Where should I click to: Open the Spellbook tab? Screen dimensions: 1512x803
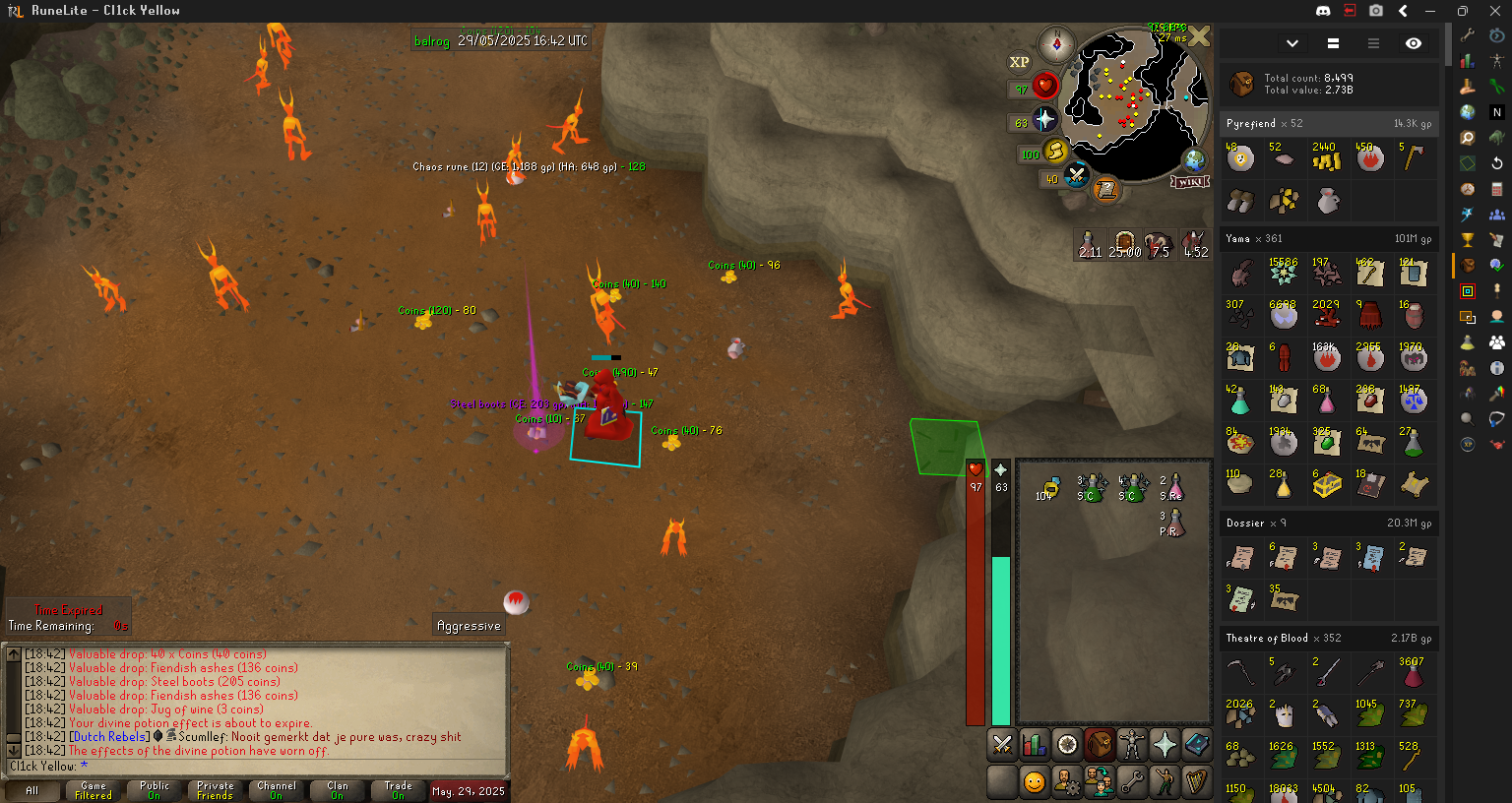pos(1197,745)
